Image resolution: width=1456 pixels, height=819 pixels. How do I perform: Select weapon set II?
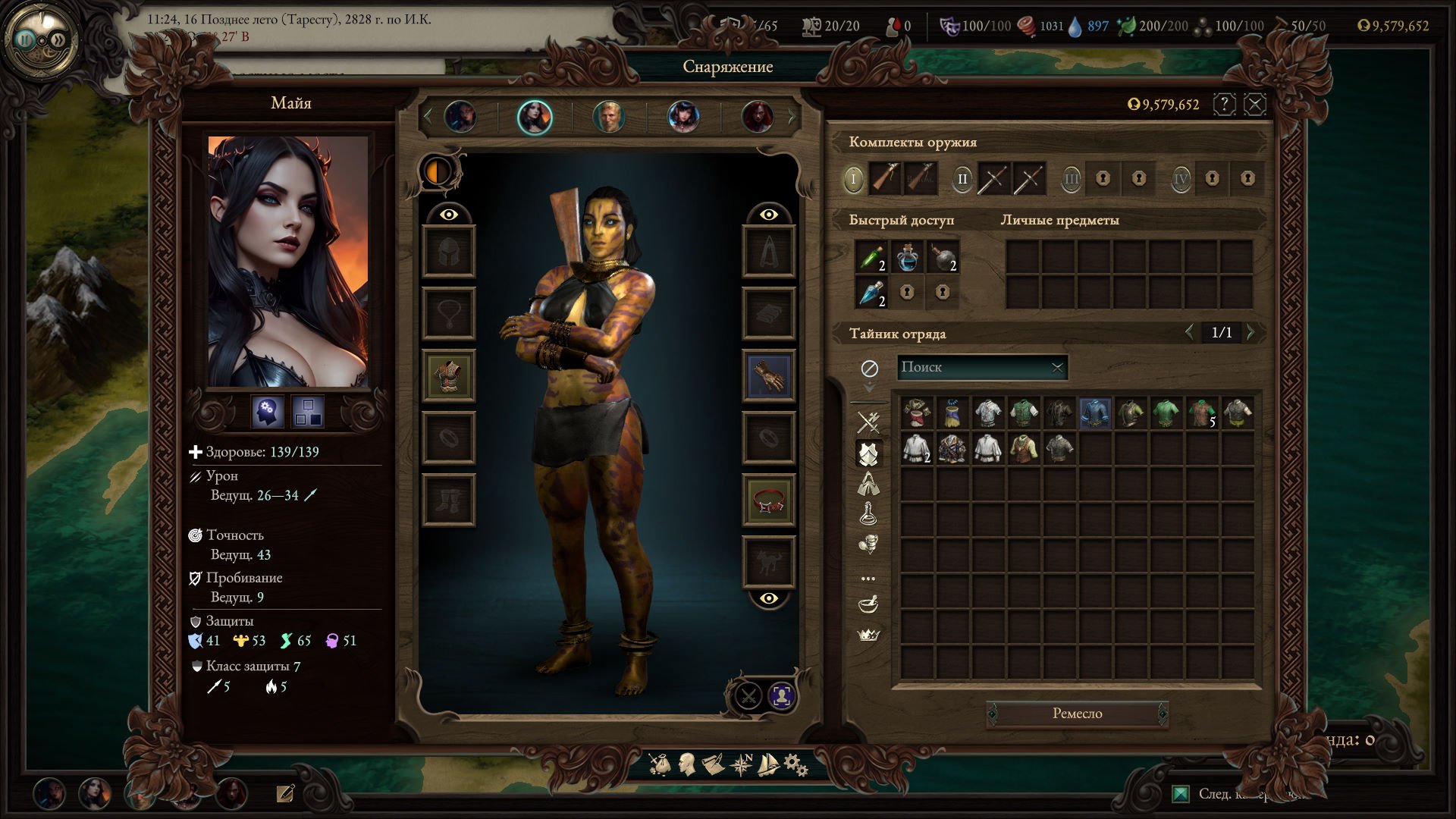962,179
